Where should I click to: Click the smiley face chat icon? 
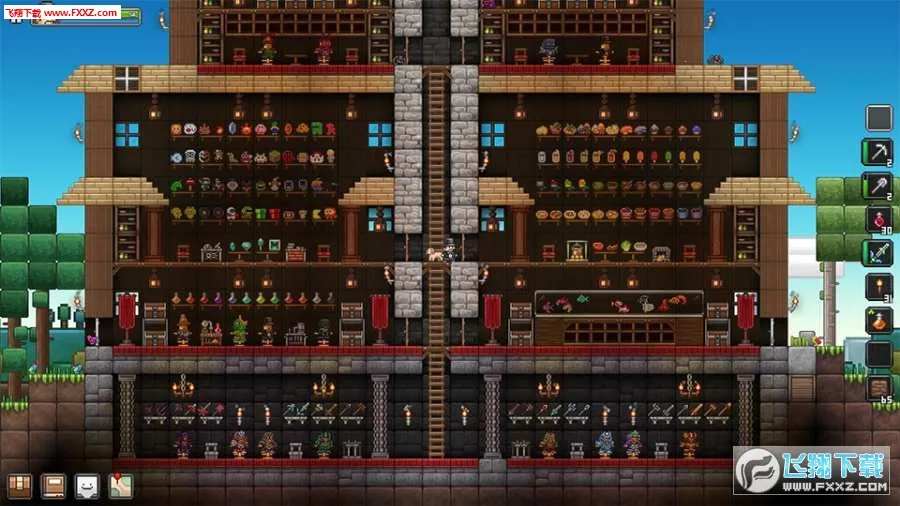[x=87, y=486]
